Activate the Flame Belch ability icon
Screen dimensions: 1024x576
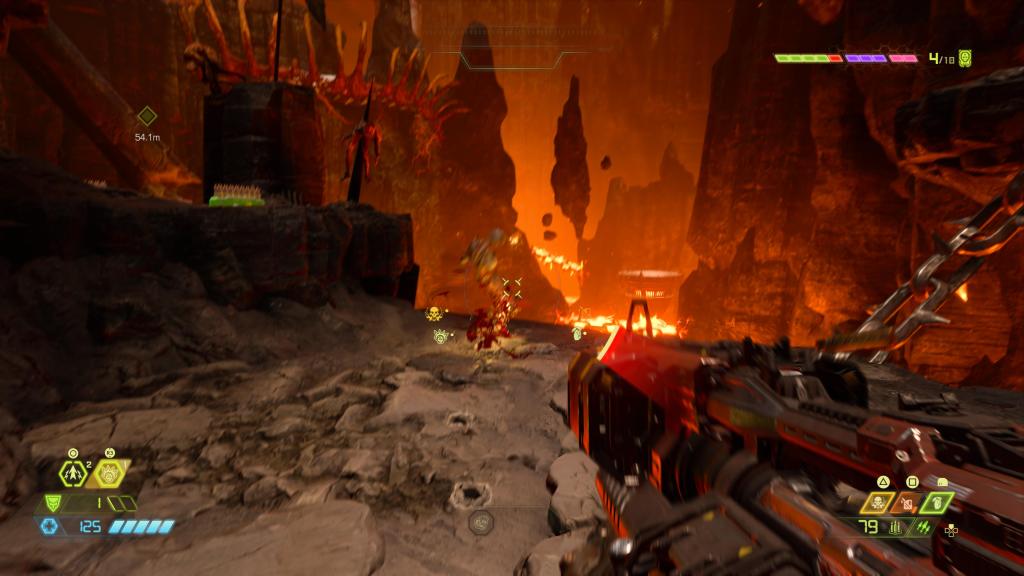[x=115, y=473]
